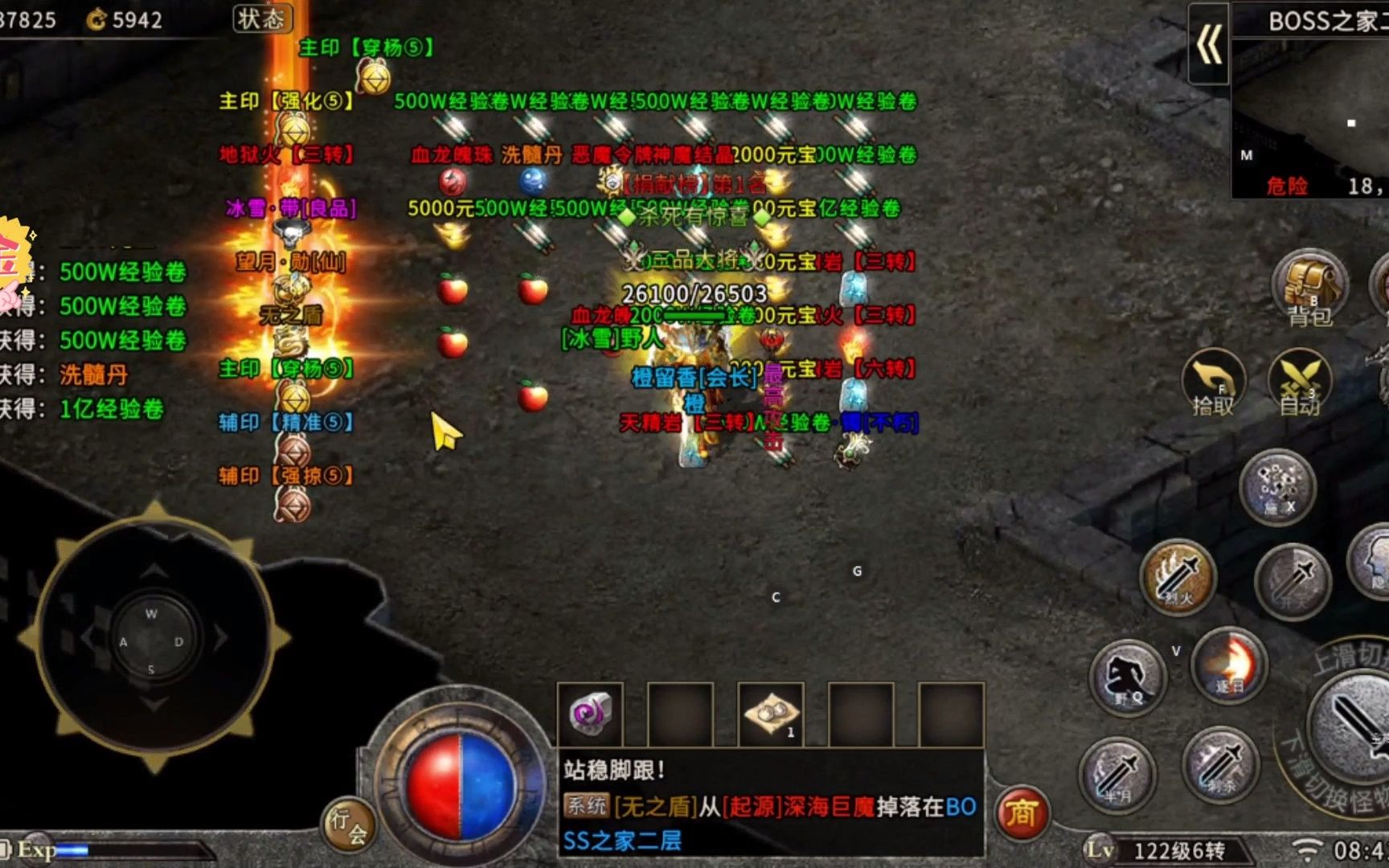Open the 状态 status panel
The height and width of the screenshot is (868, 1389).
(262, 18)
